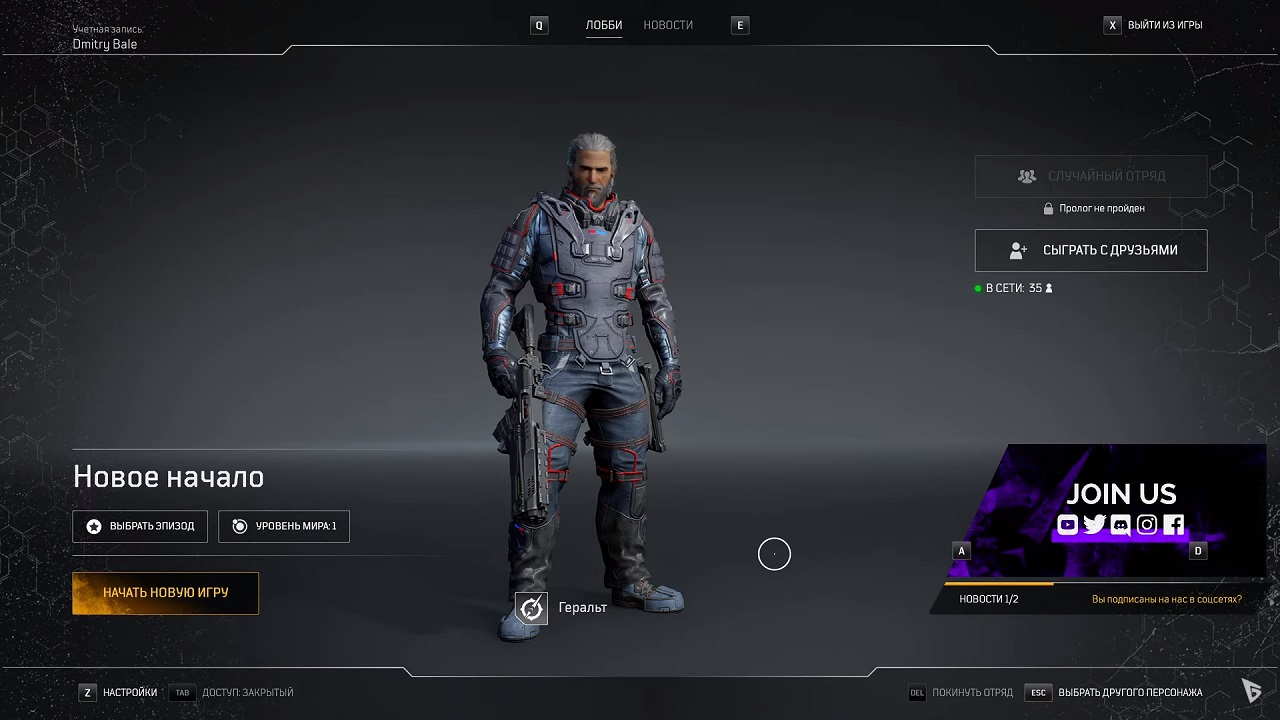
Task: Select the Случайный отряд matchmaking button
Action: point(1091,176)
